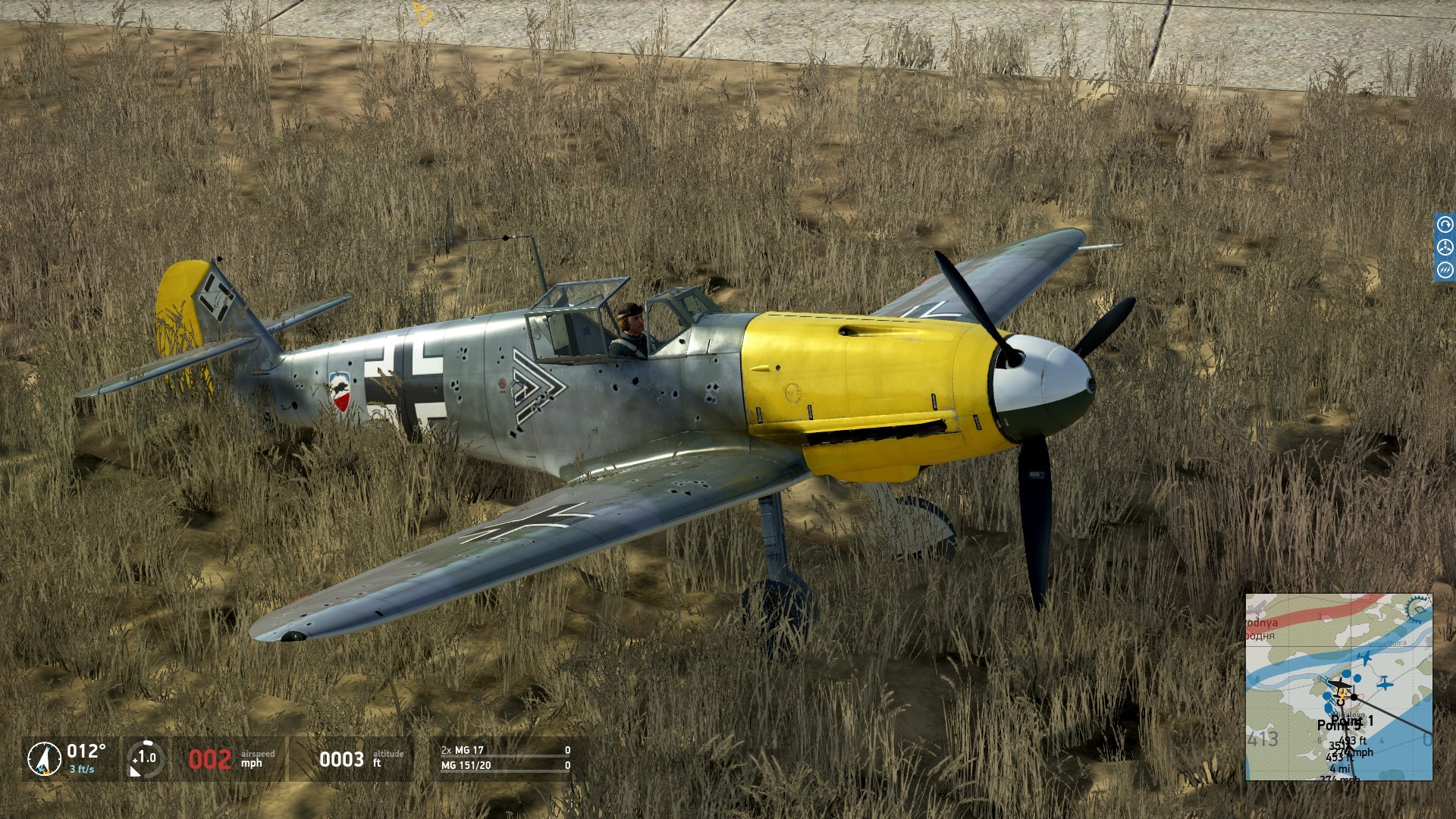
Task: Open the minimap showing the Volga area
Action: pos(1338,686)
